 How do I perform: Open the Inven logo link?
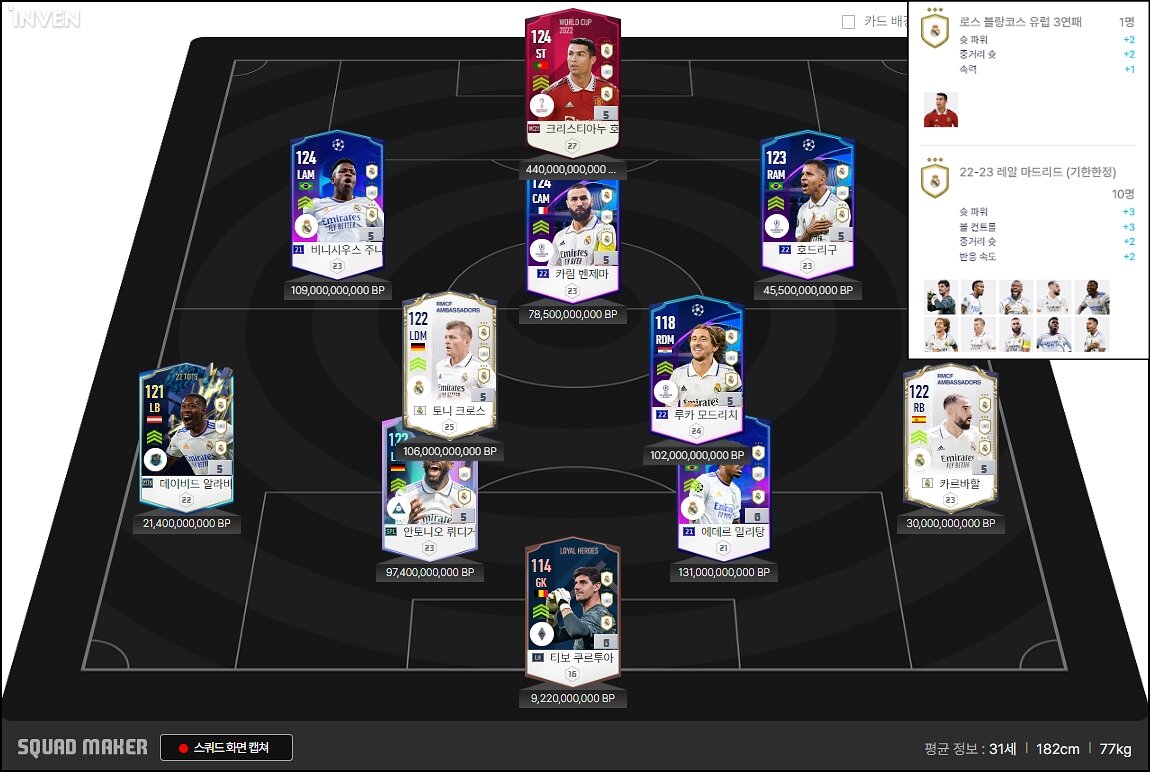(x=46, y=19)
